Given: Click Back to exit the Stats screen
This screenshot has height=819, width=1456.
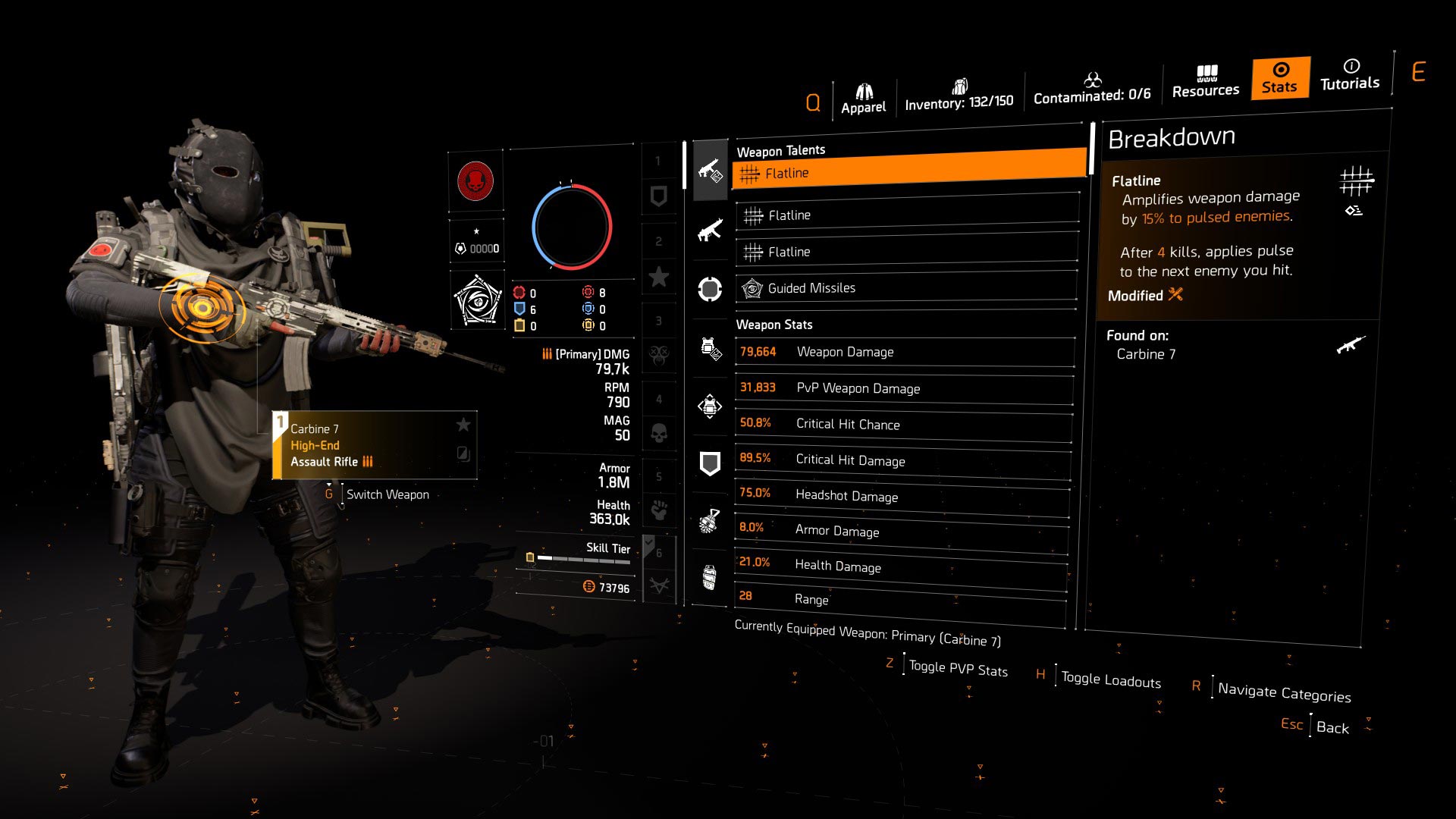Looking at the screenshot, I should click(x=1332, y=727).
